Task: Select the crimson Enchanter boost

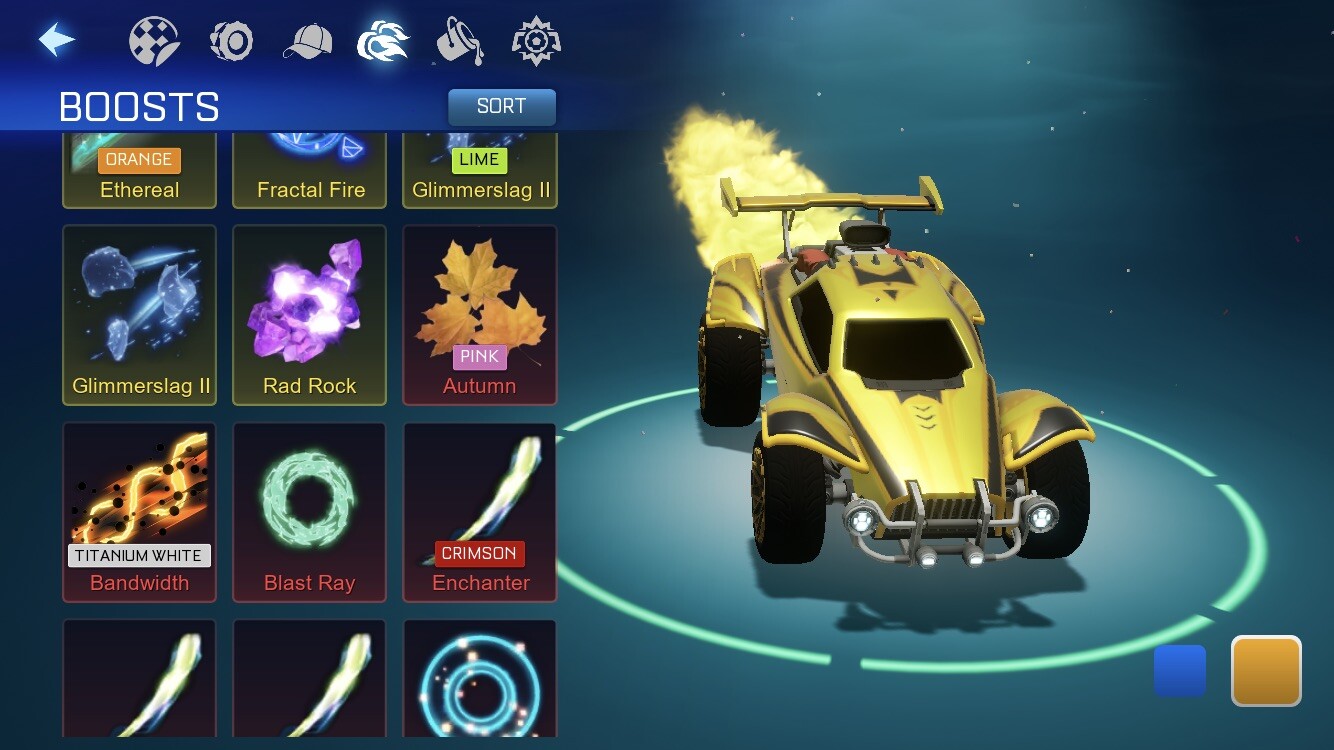Action: click(480, 512)
